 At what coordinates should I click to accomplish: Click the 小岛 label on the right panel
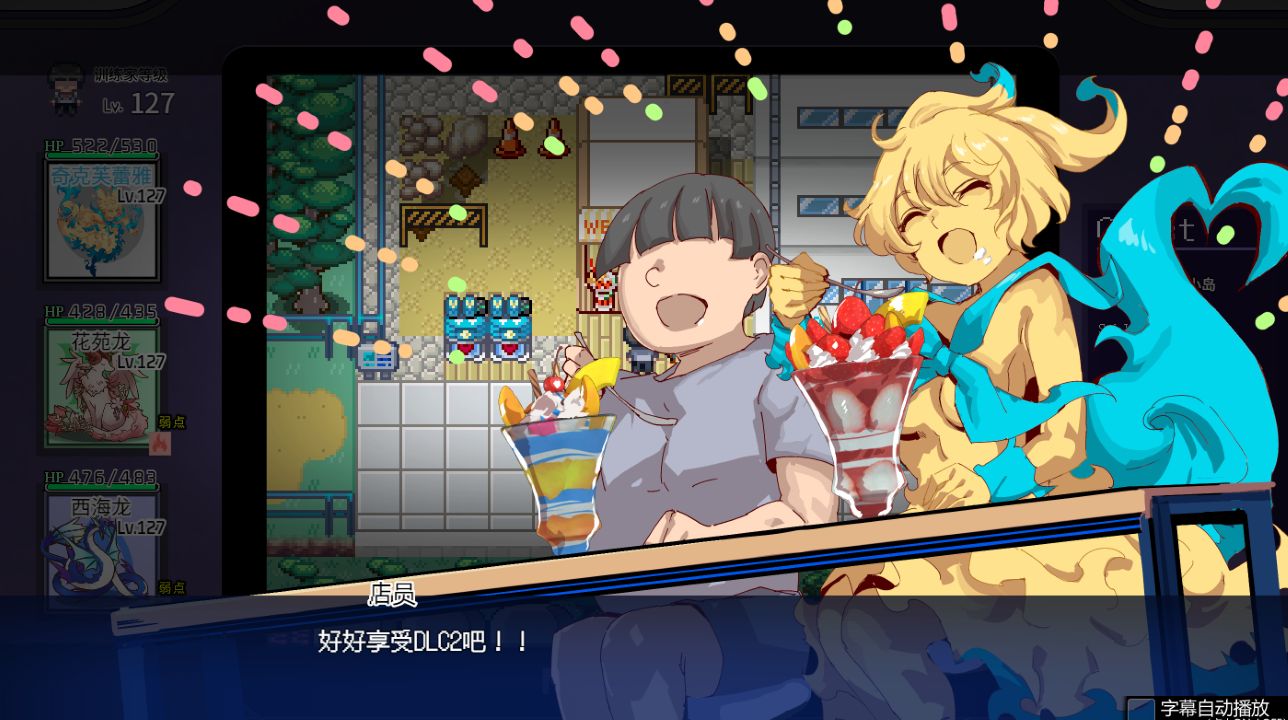pos(1207,284)
